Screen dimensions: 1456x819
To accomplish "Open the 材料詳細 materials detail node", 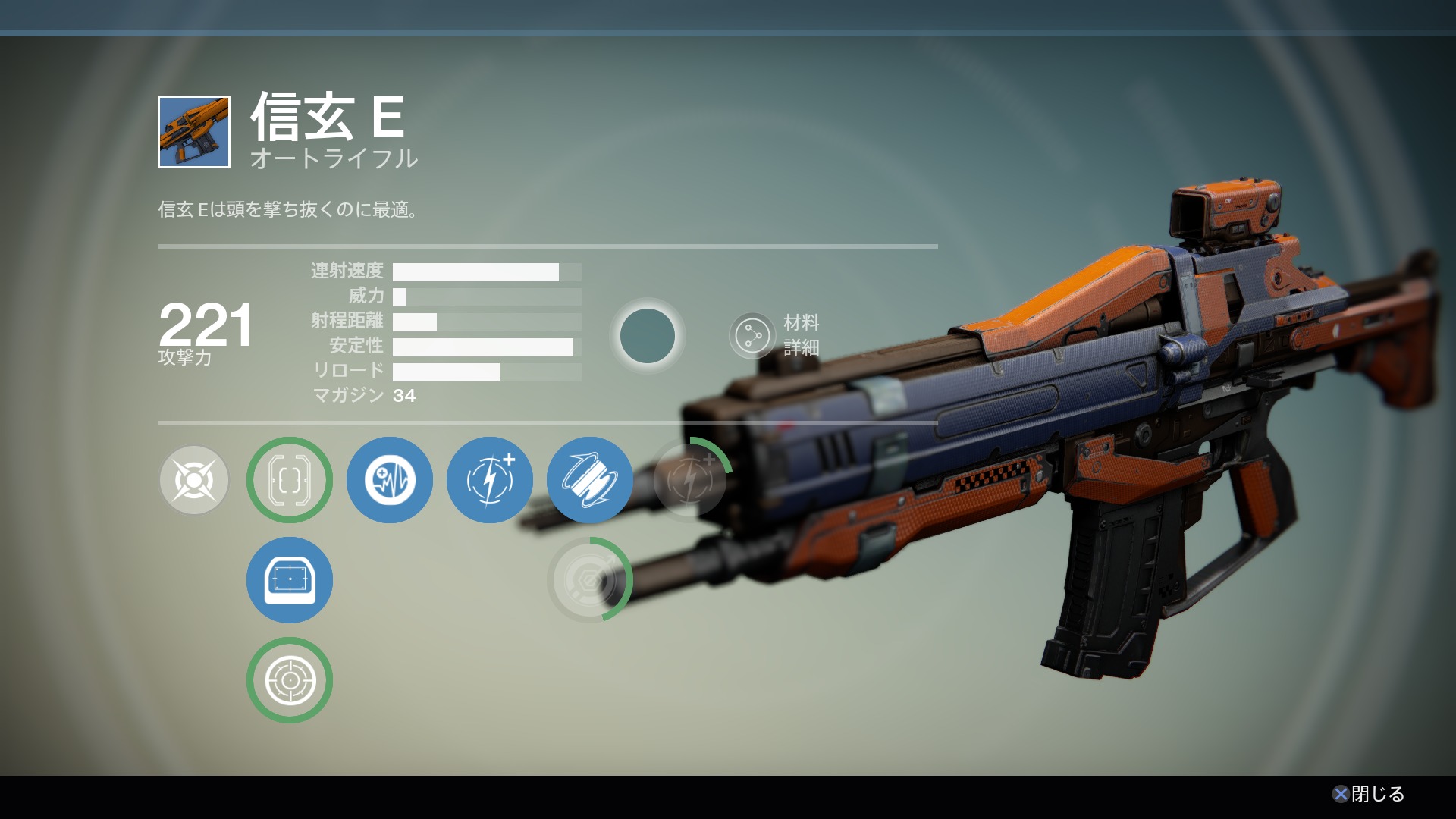I will [x=753, y=335].
